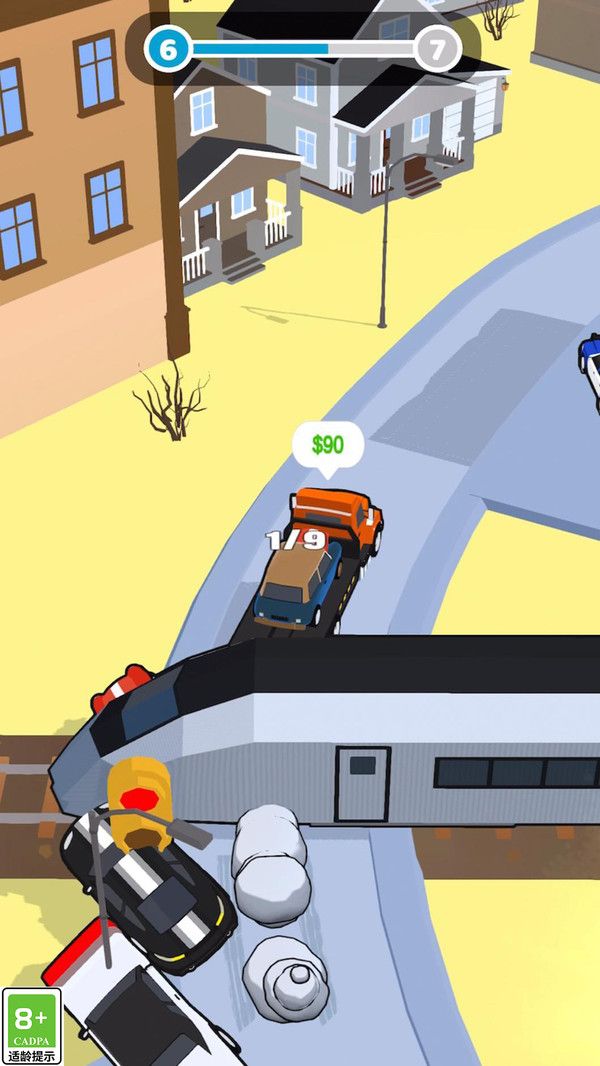This screenshot has height=1066, width=600.
Task: Open the CADPA 8+ age rating badge
Action: (32, 1026)
